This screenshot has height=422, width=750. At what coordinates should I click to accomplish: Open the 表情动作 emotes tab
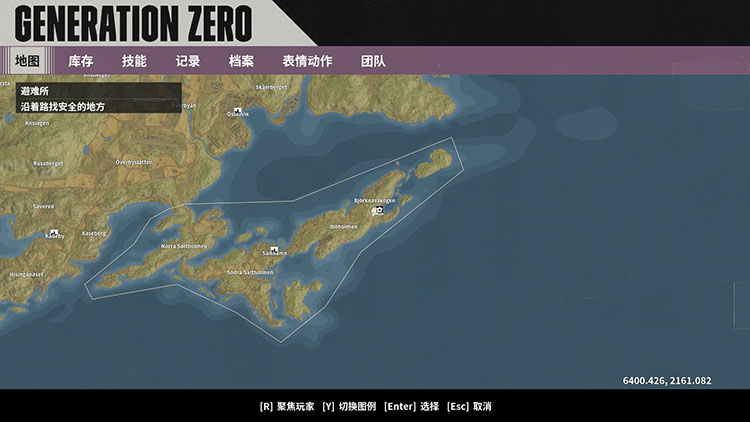point(307,61)
